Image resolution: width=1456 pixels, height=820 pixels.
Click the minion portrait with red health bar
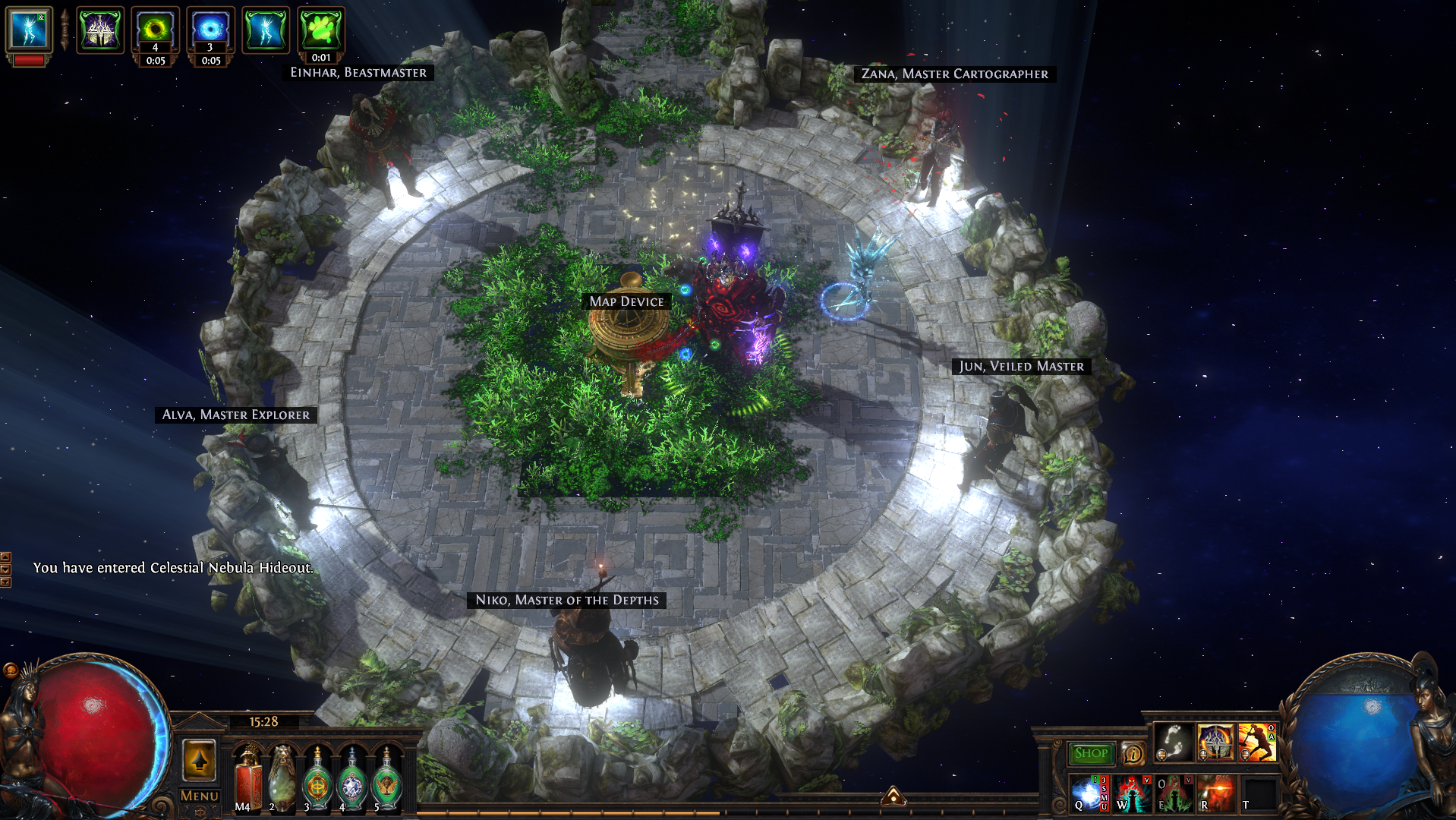pos(29,32)
